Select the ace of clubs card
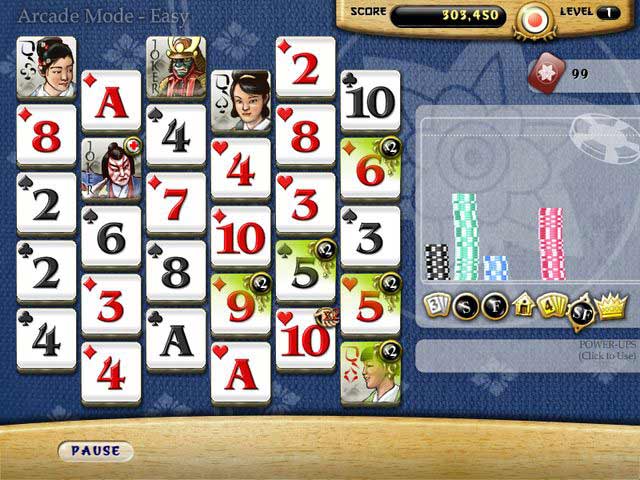Viewport: 640px width, 480px height. (176, 339)
